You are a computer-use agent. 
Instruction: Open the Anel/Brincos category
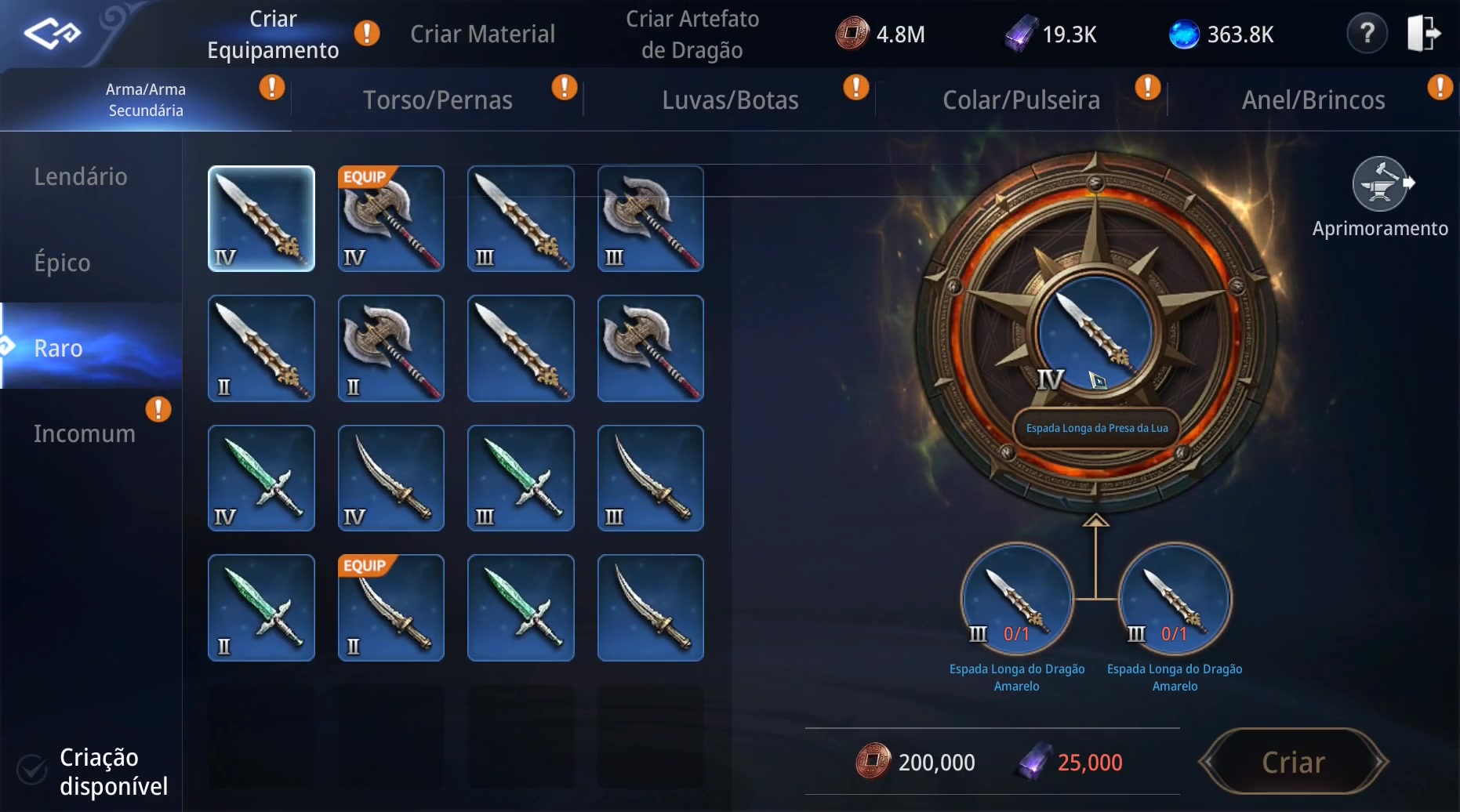1313,100
